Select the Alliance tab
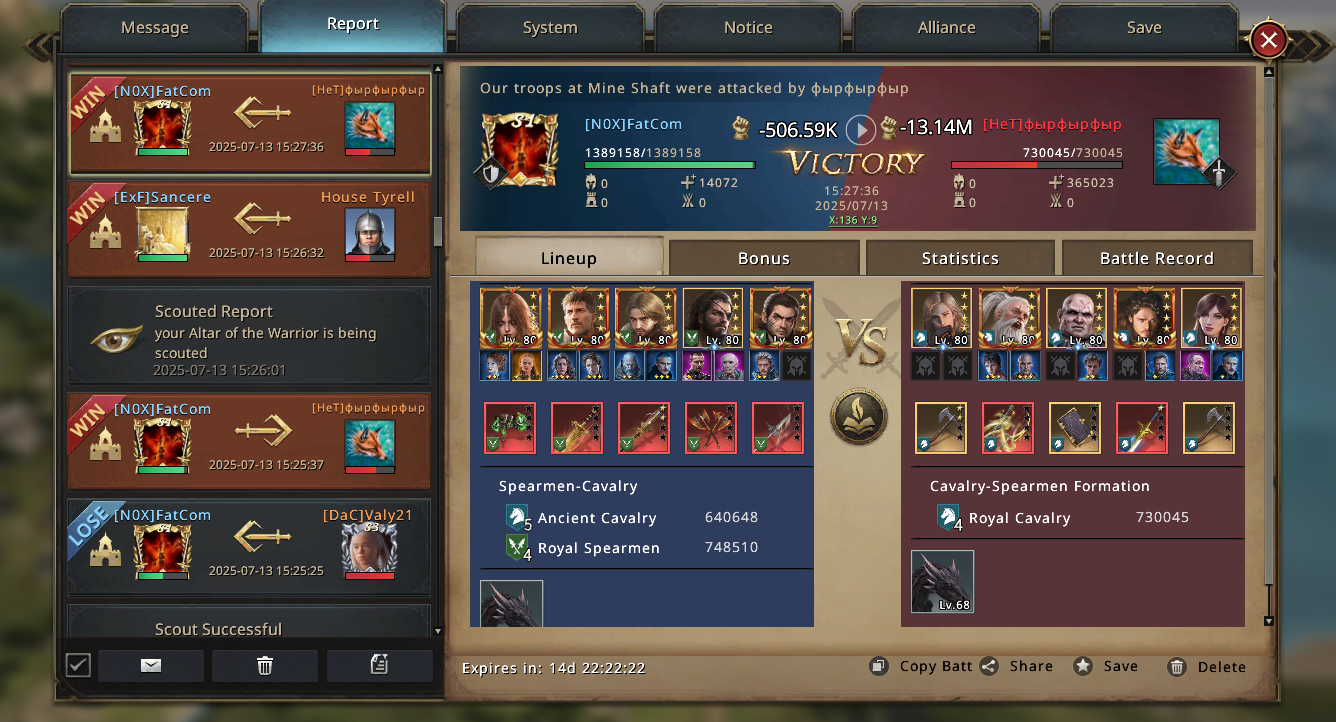1336x722 pixels. click(x=946, y=28)
